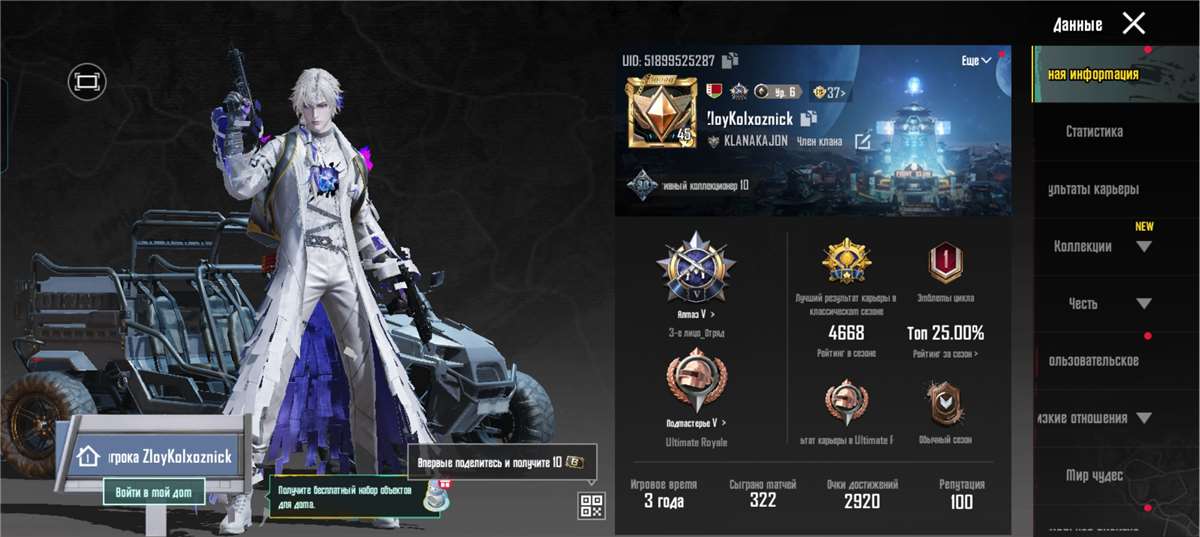Open the Еще dropdown
Screen dimensions: 1200x537
pos(976,61)
